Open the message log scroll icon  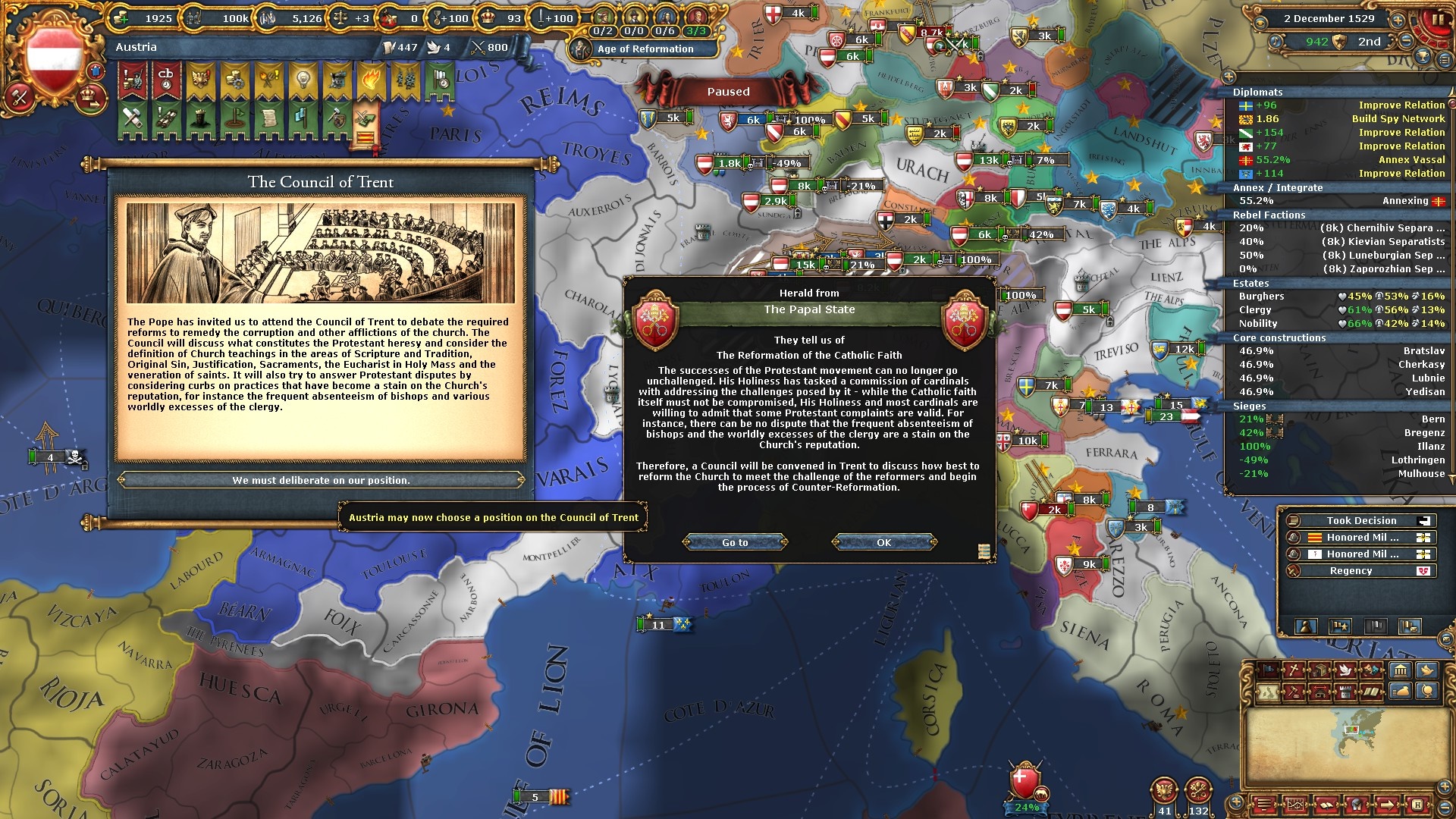(x=984, y=551)
